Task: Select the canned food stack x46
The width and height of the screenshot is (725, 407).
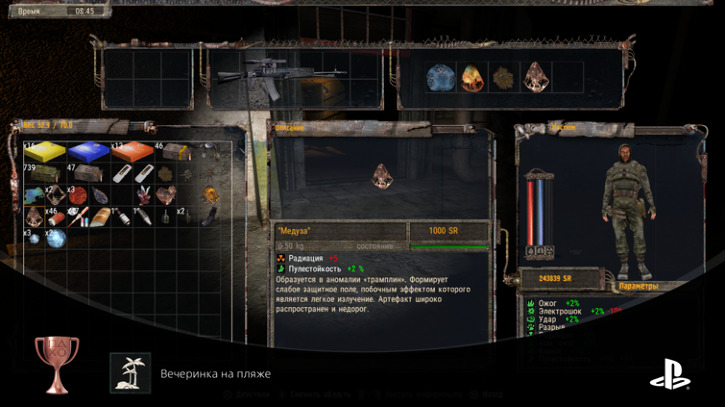Action: [x=58, y=216]
